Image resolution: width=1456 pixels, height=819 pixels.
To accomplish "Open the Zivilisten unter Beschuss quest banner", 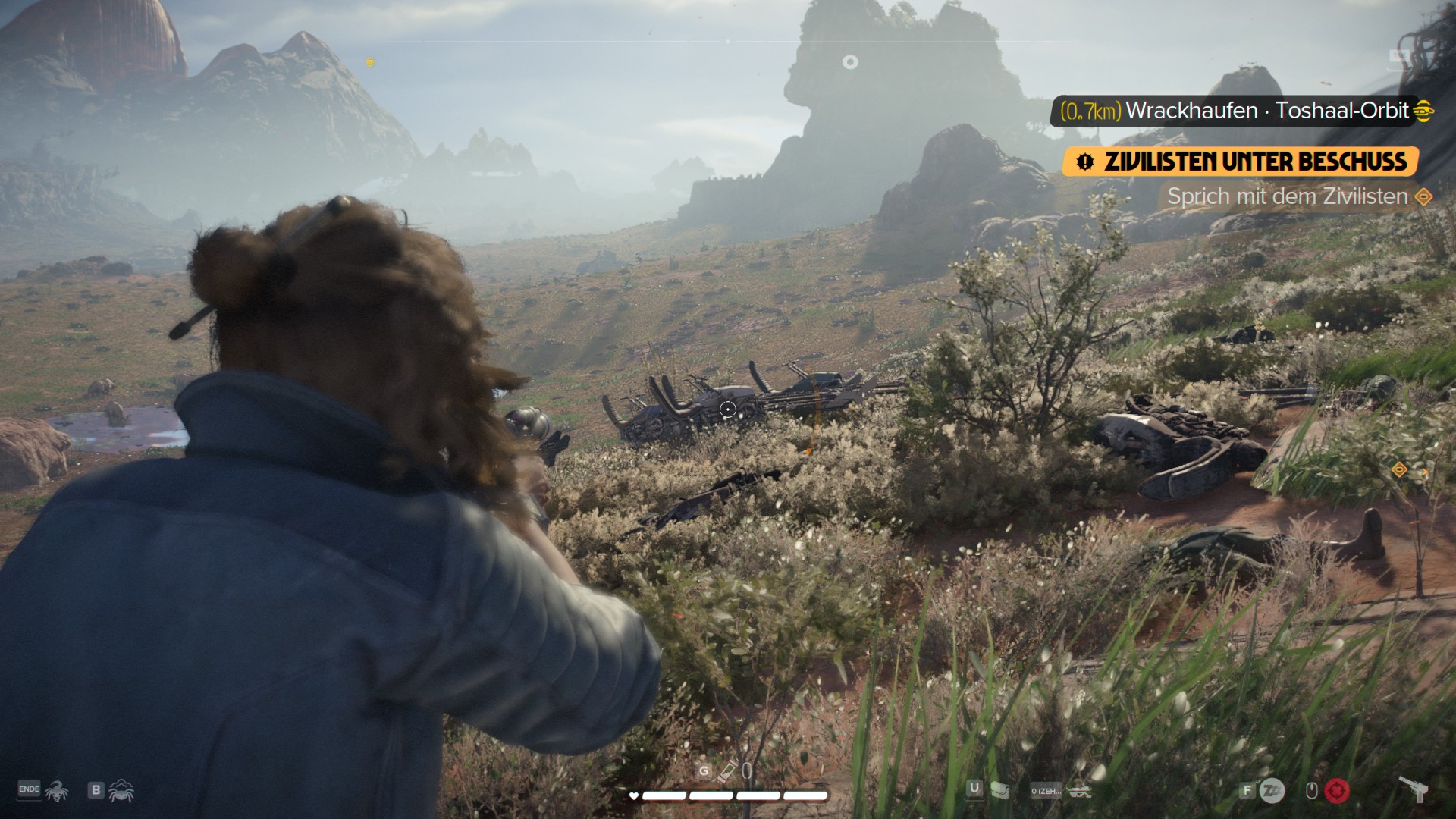I will tap(1240, 162).
